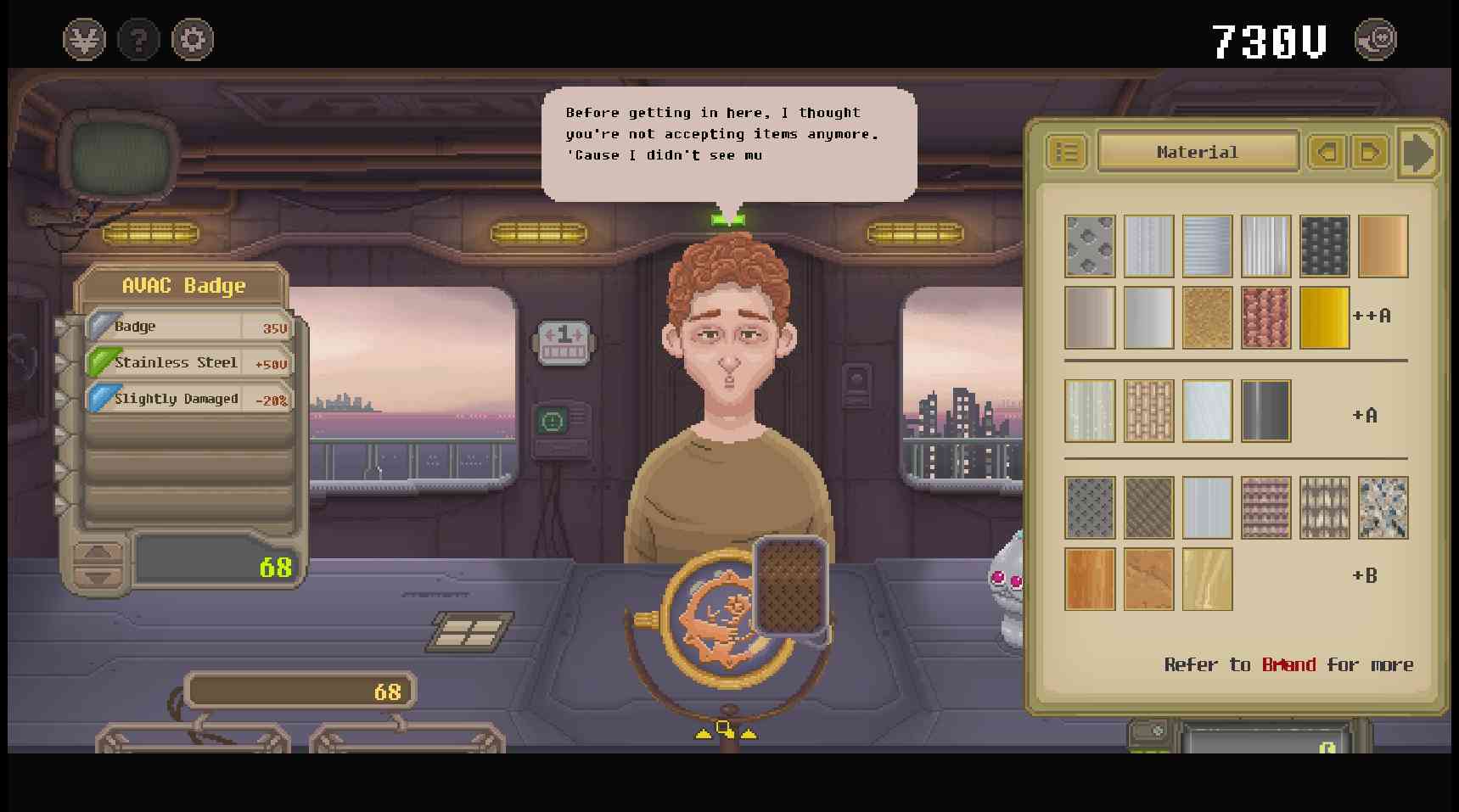1459x812 pixels.
Task: Select the orange wood grain swatch
Action: click(x=1090, y=580)
